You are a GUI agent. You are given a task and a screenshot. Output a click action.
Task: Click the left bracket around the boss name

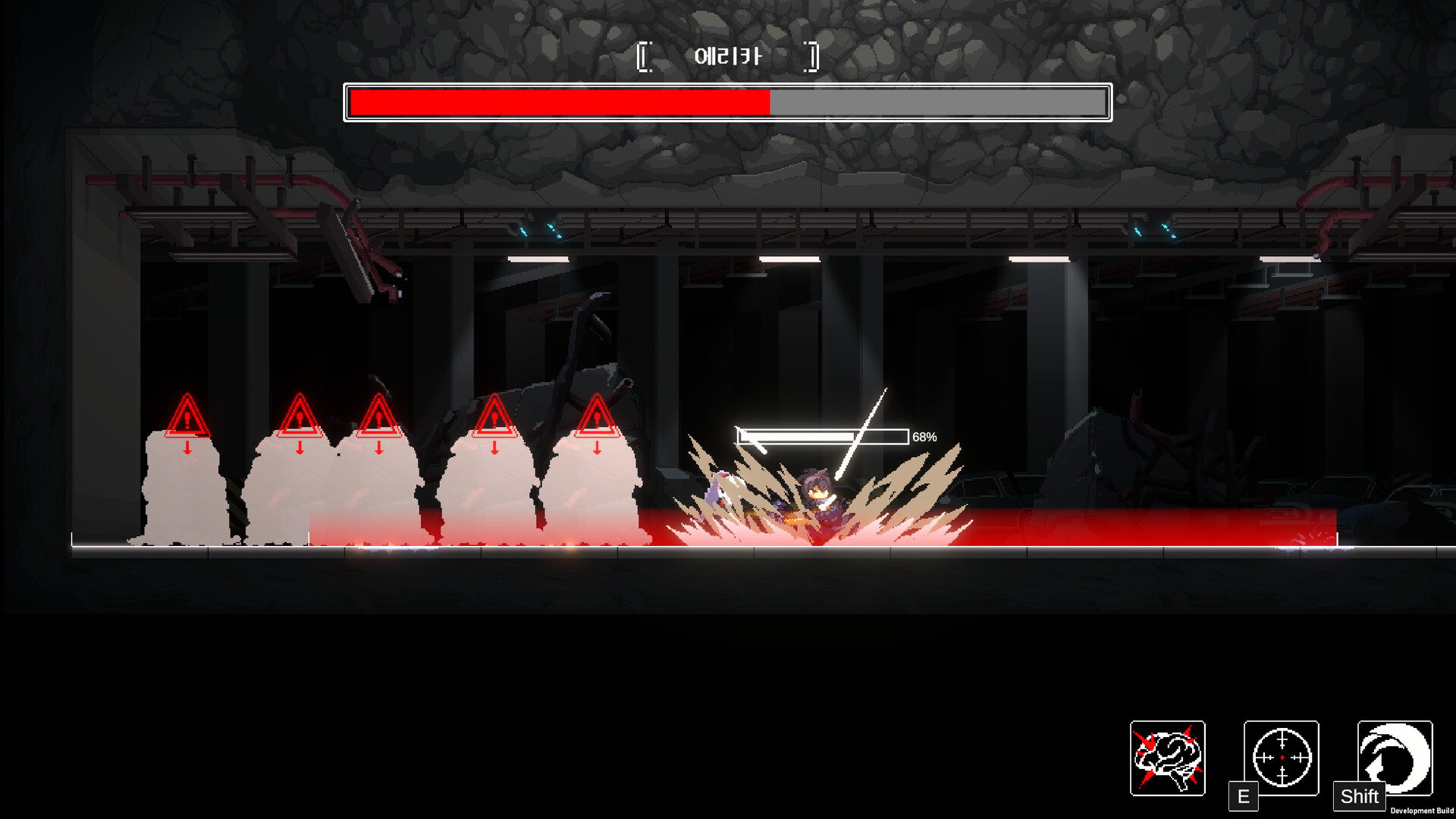click(647, 55)
